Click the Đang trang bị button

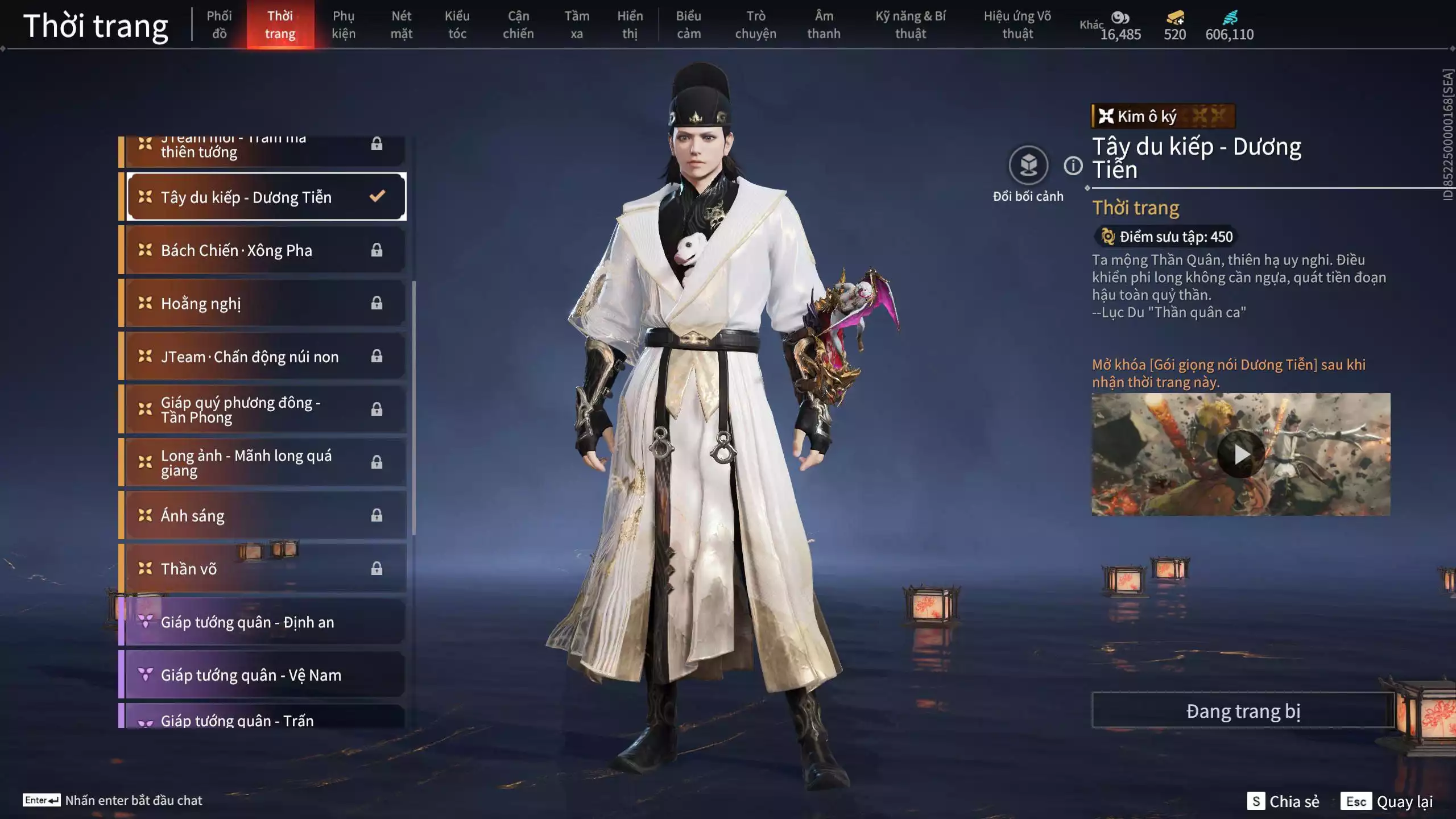tap(1243, 711)
